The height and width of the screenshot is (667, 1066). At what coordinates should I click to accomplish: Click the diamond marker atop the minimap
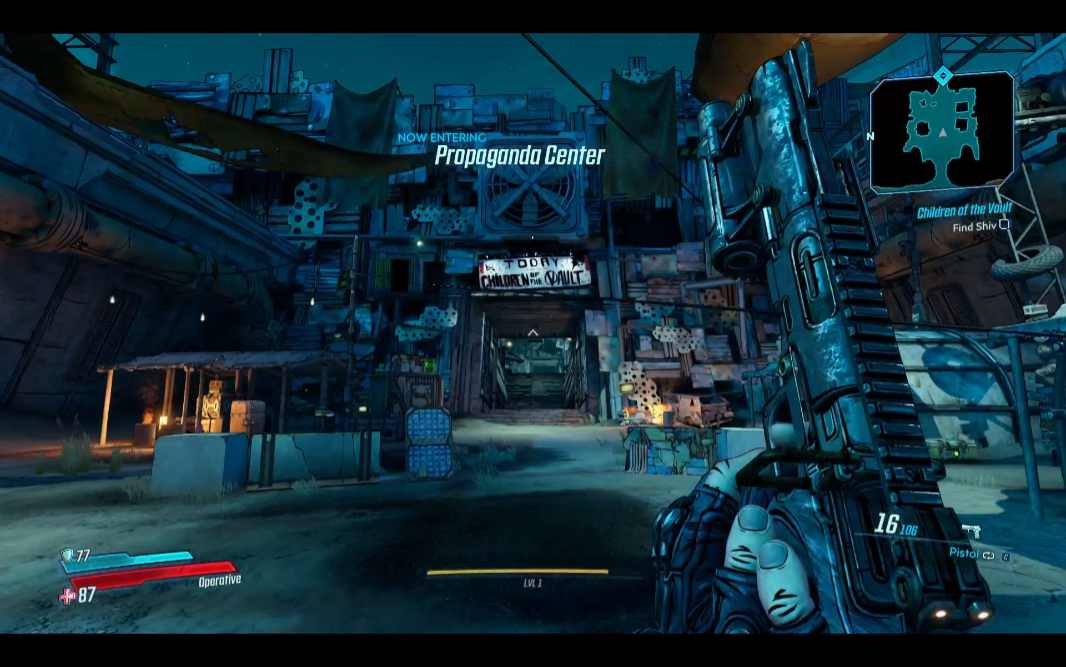coord(942,75)
